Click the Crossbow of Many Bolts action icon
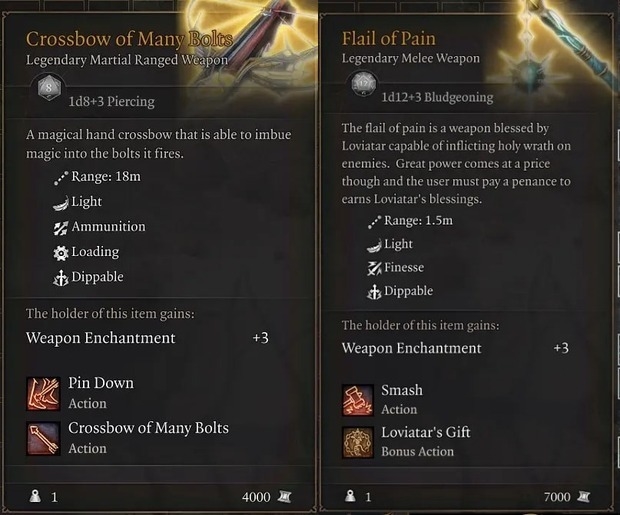This screenshot has width=620, height=515. (44, 437)
